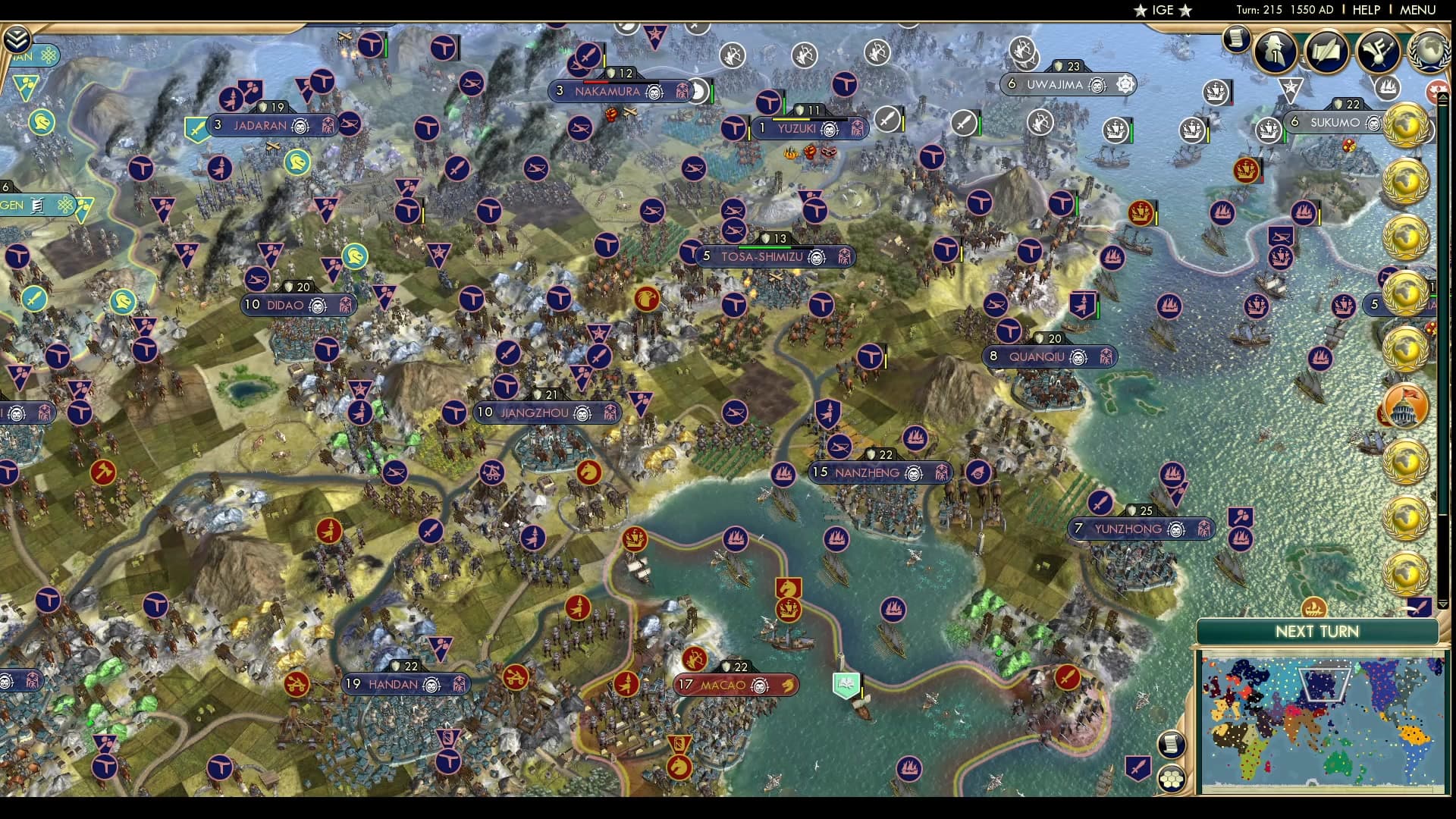Open the horn and music-note panel
This screenshot has height=819, width=1456.
point(1377,50)
